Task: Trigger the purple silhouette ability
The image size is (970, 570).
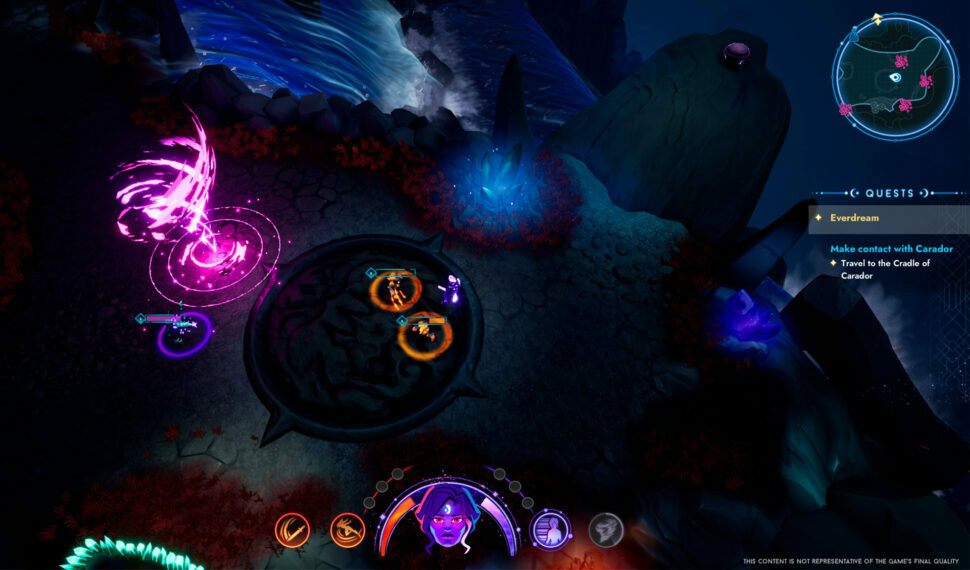Action: click(x=550, y=529)
